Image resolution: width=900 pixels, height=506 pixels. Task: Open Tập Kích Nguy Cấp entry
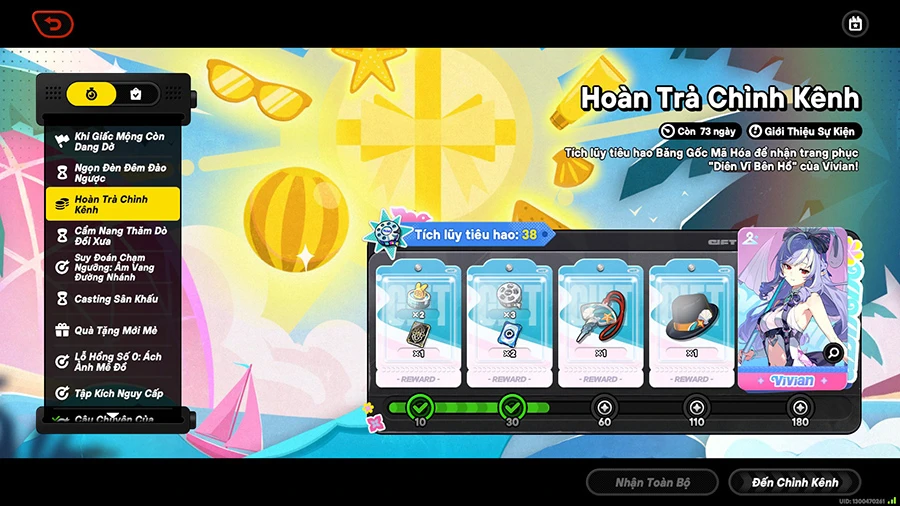112,393
